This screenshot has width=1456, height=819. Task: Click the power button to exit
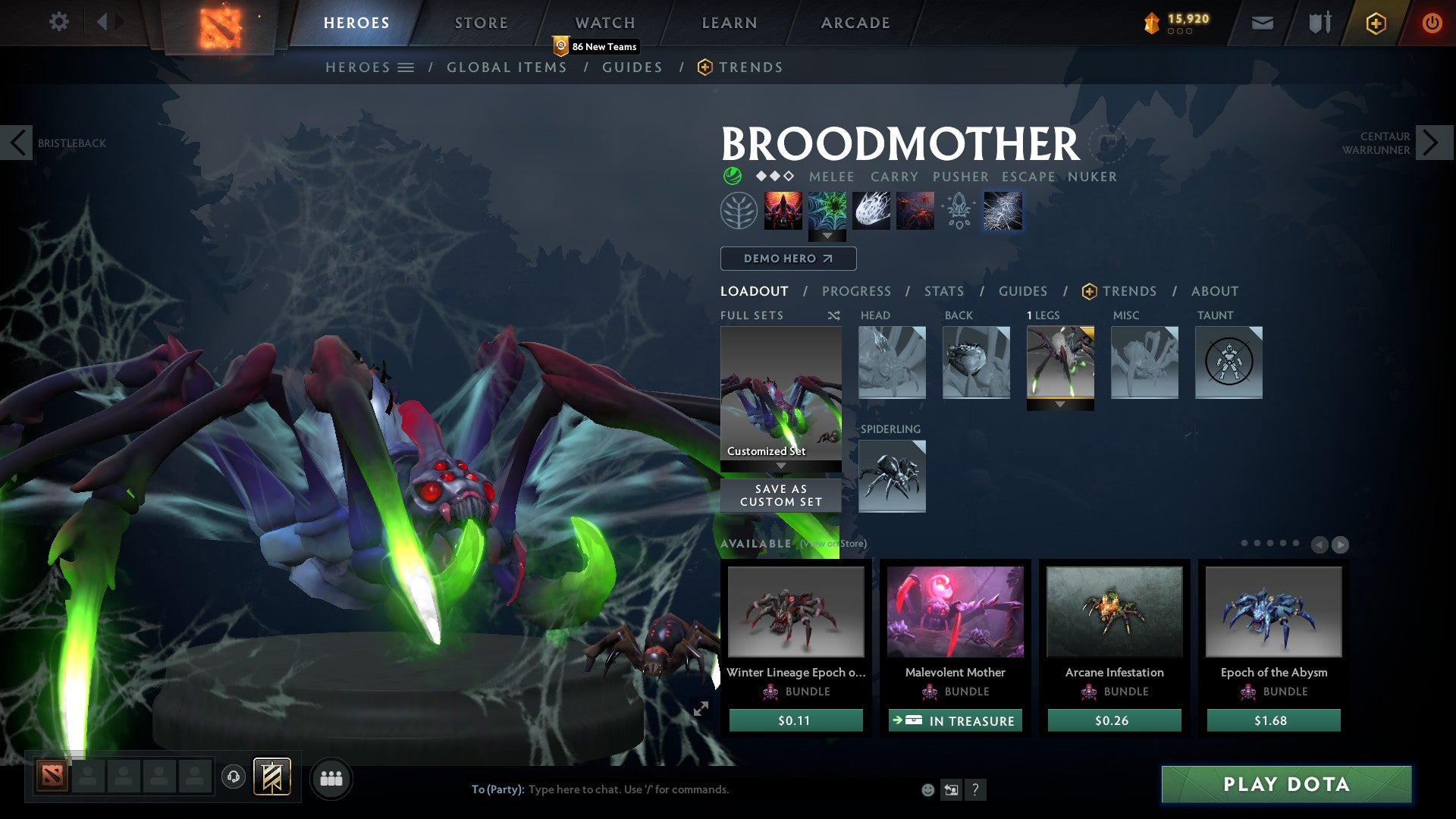click(x=1432, y=23)
